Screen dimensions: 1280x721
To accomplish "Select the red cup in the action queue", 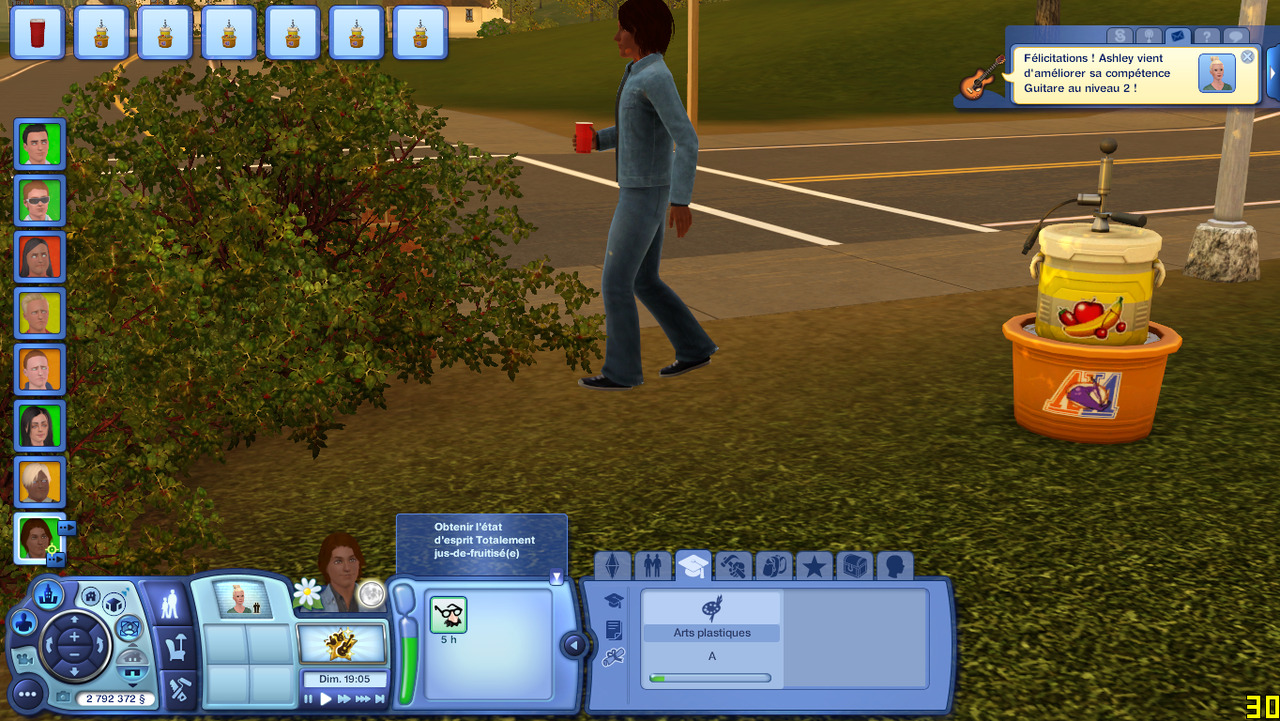I will point(38,34).
